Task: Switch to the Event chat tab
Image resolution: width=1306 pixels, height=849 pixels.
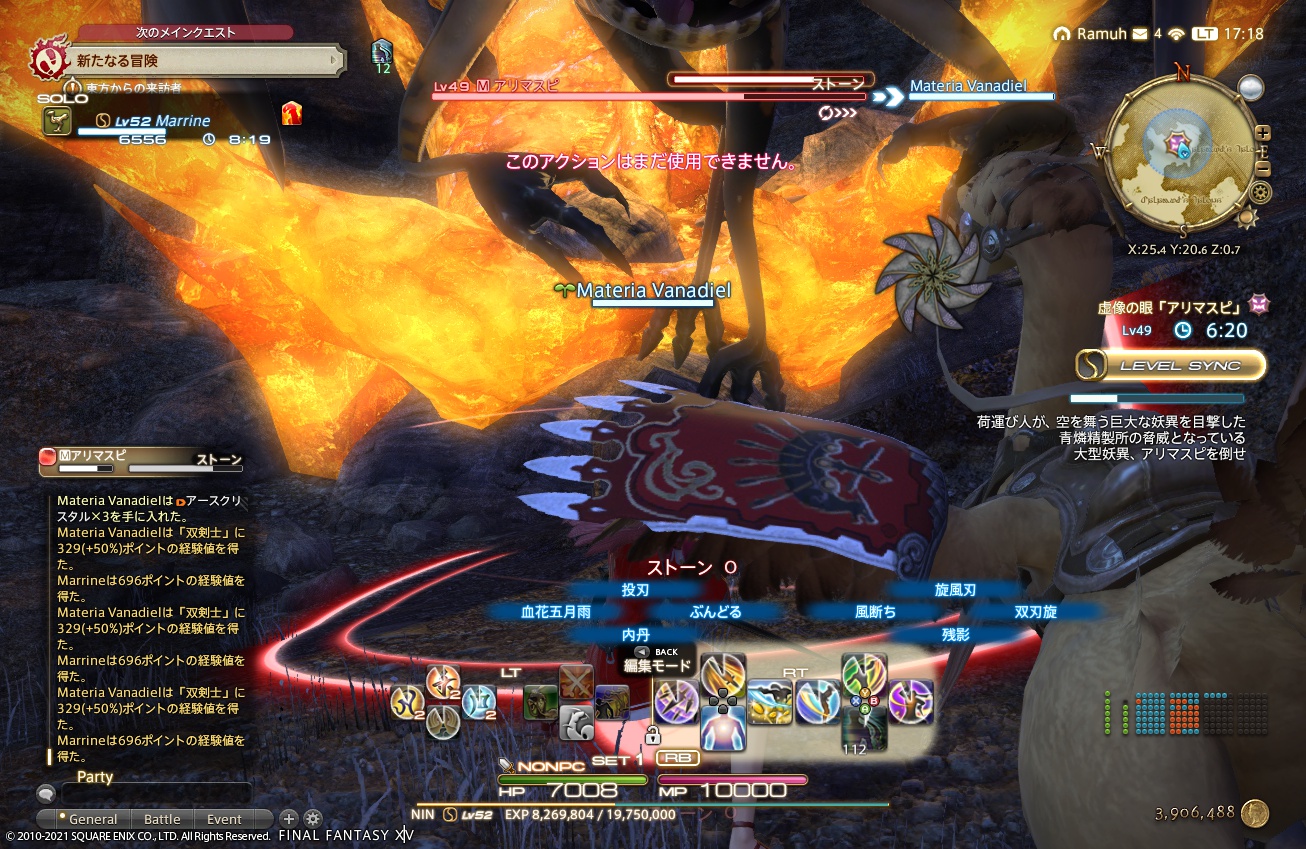Action: tap(224, 819)
